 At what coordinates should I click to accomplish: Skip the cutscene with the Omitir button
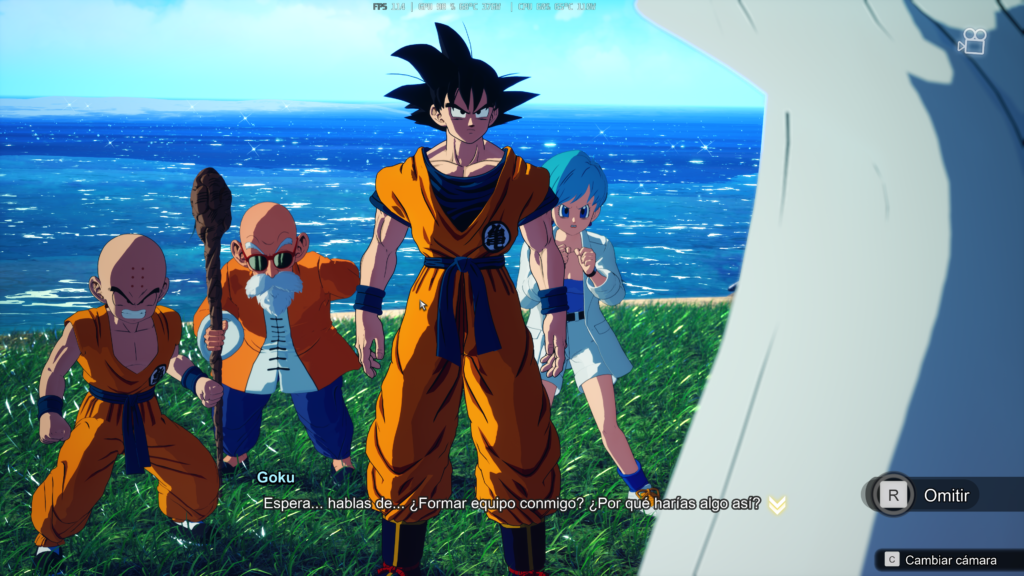(x=925, y=495)
